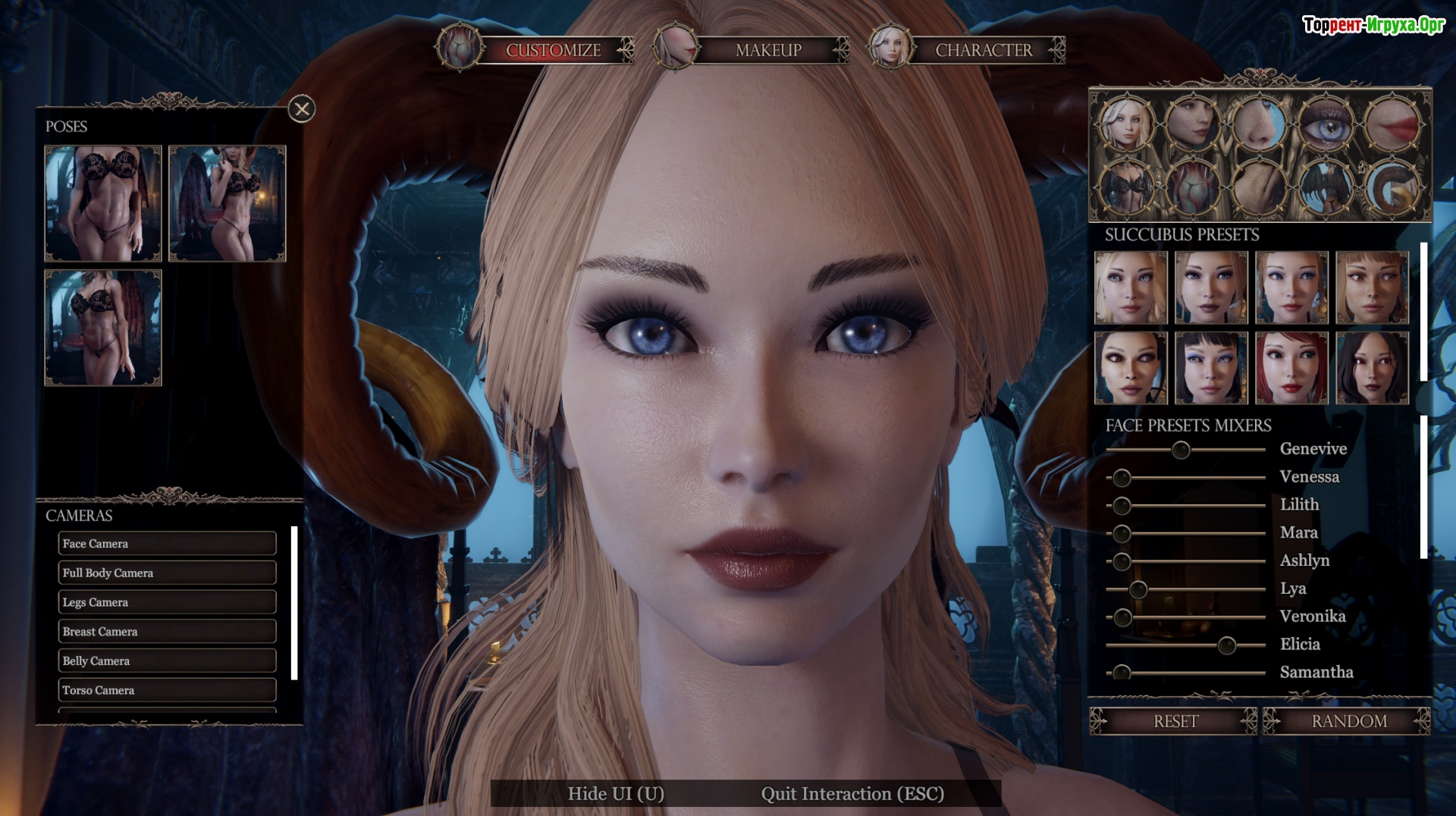Viewport: 1456px width, 816px height.
Task: Select the lips customization category
Action: pos(1392,124)
